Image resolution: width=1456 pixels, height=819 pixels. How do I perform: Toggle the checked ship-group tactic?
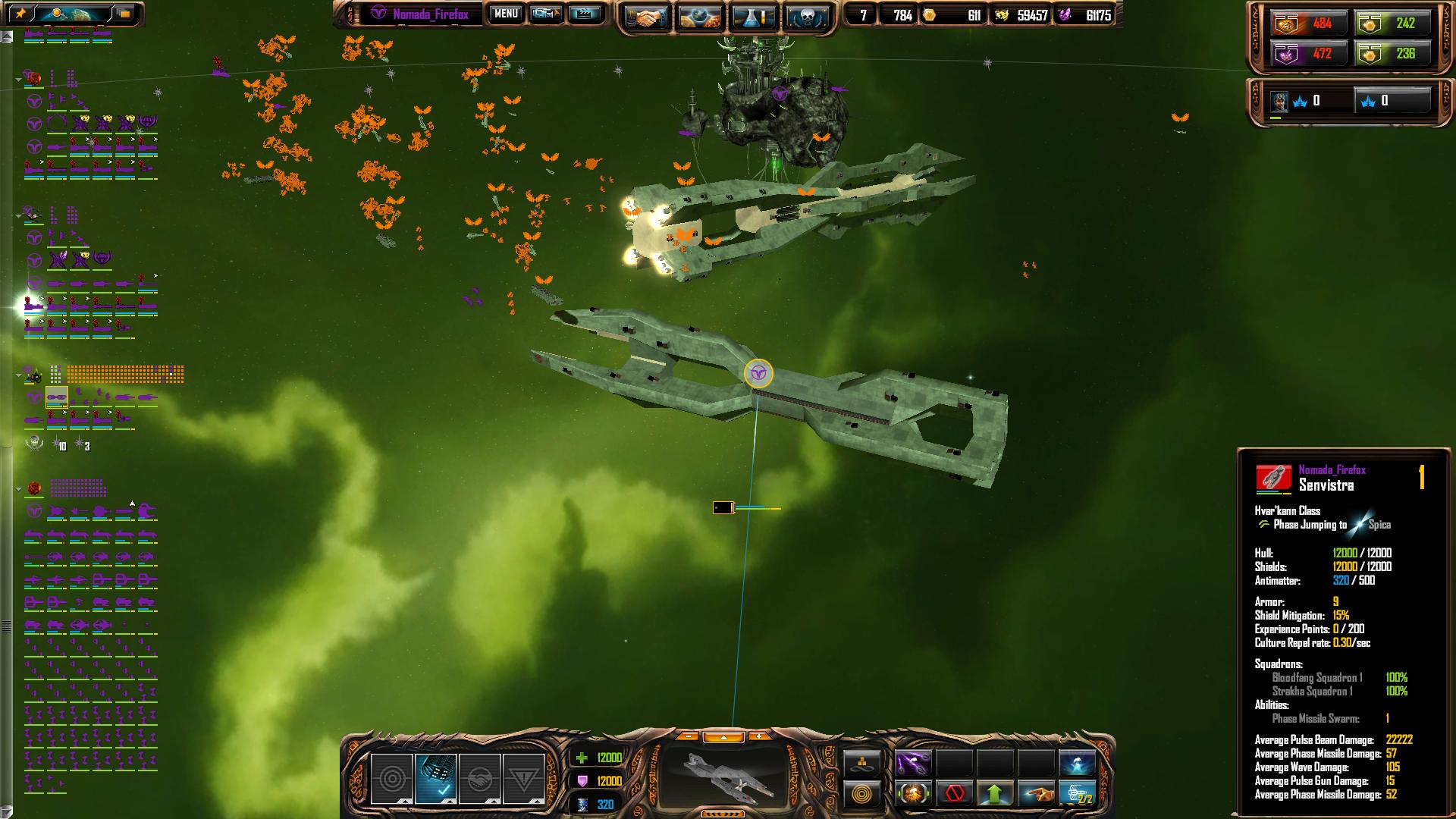[436, 778]
